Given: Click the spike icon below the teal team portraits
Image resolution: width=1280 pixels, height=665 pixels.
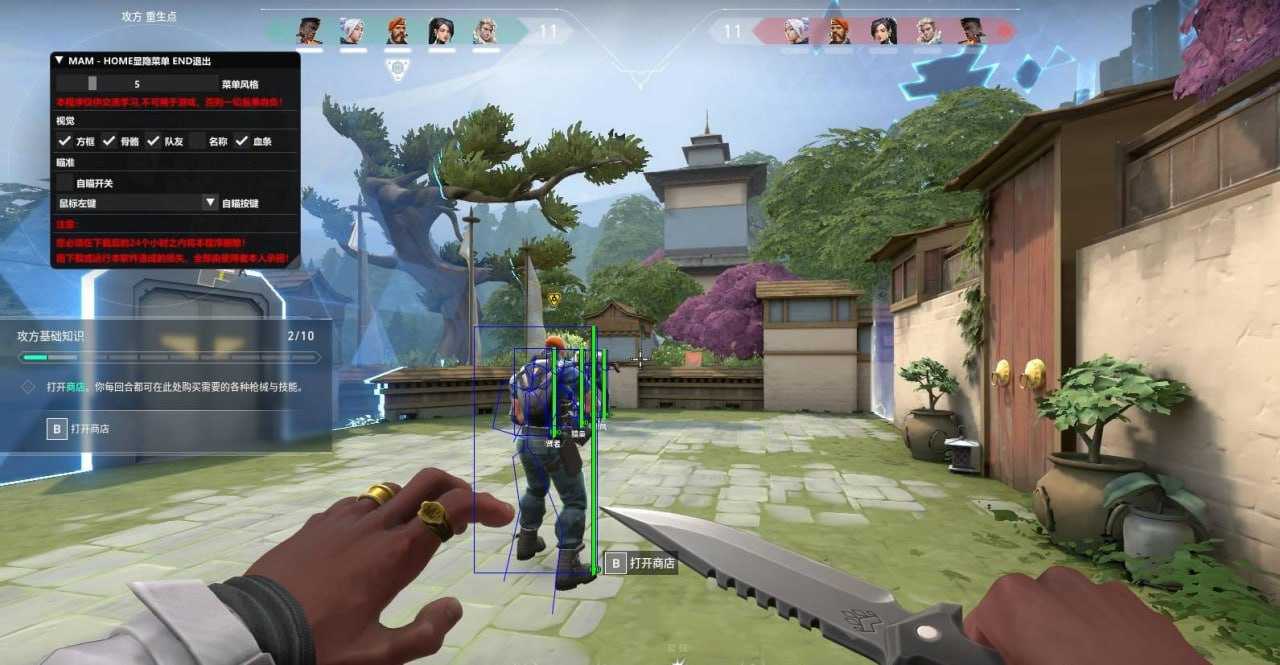Looking at the screenshot, I should click(397, 69).
